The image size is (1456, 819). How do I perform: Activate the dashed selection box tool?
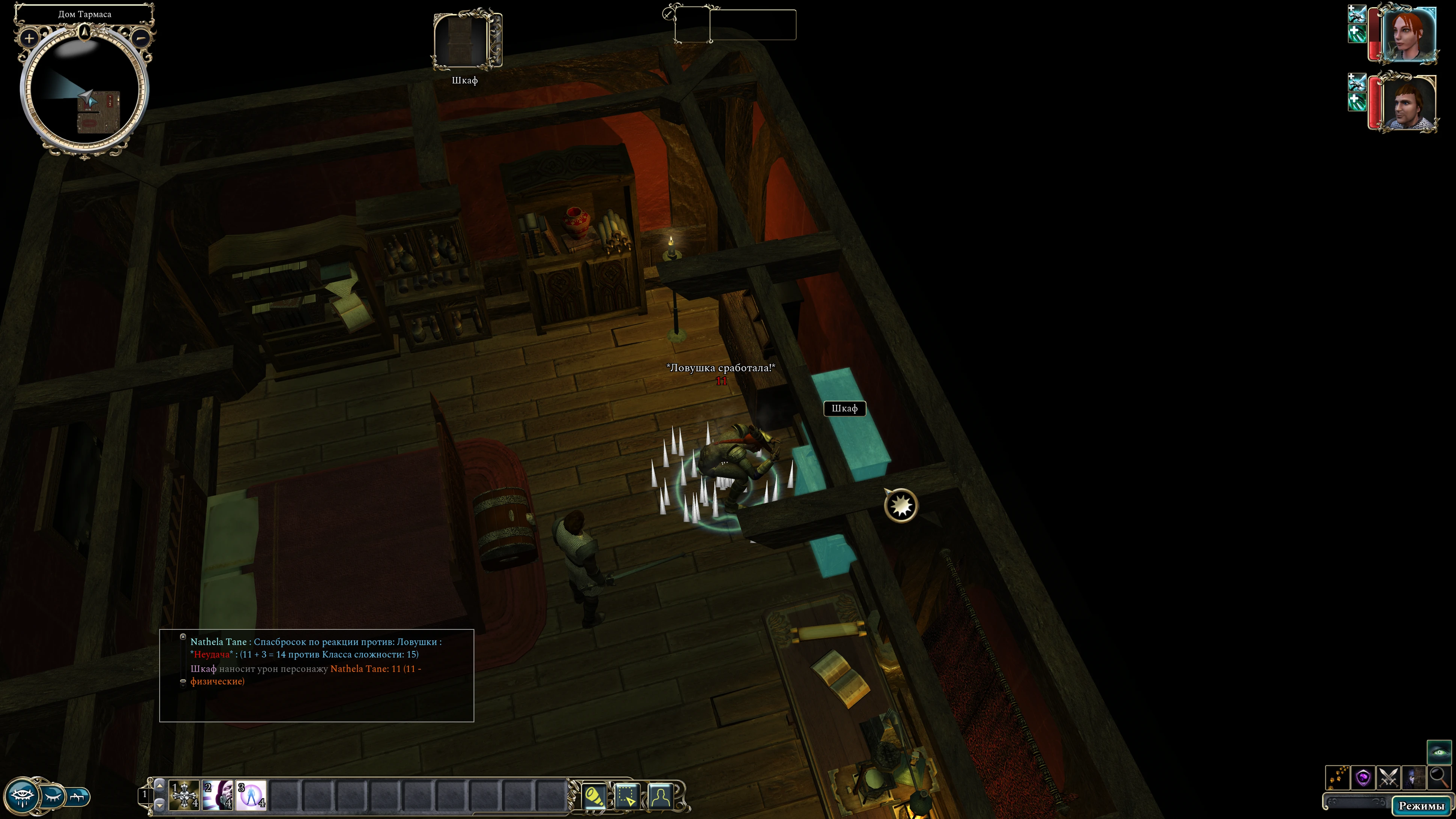(x=626, y=796)
